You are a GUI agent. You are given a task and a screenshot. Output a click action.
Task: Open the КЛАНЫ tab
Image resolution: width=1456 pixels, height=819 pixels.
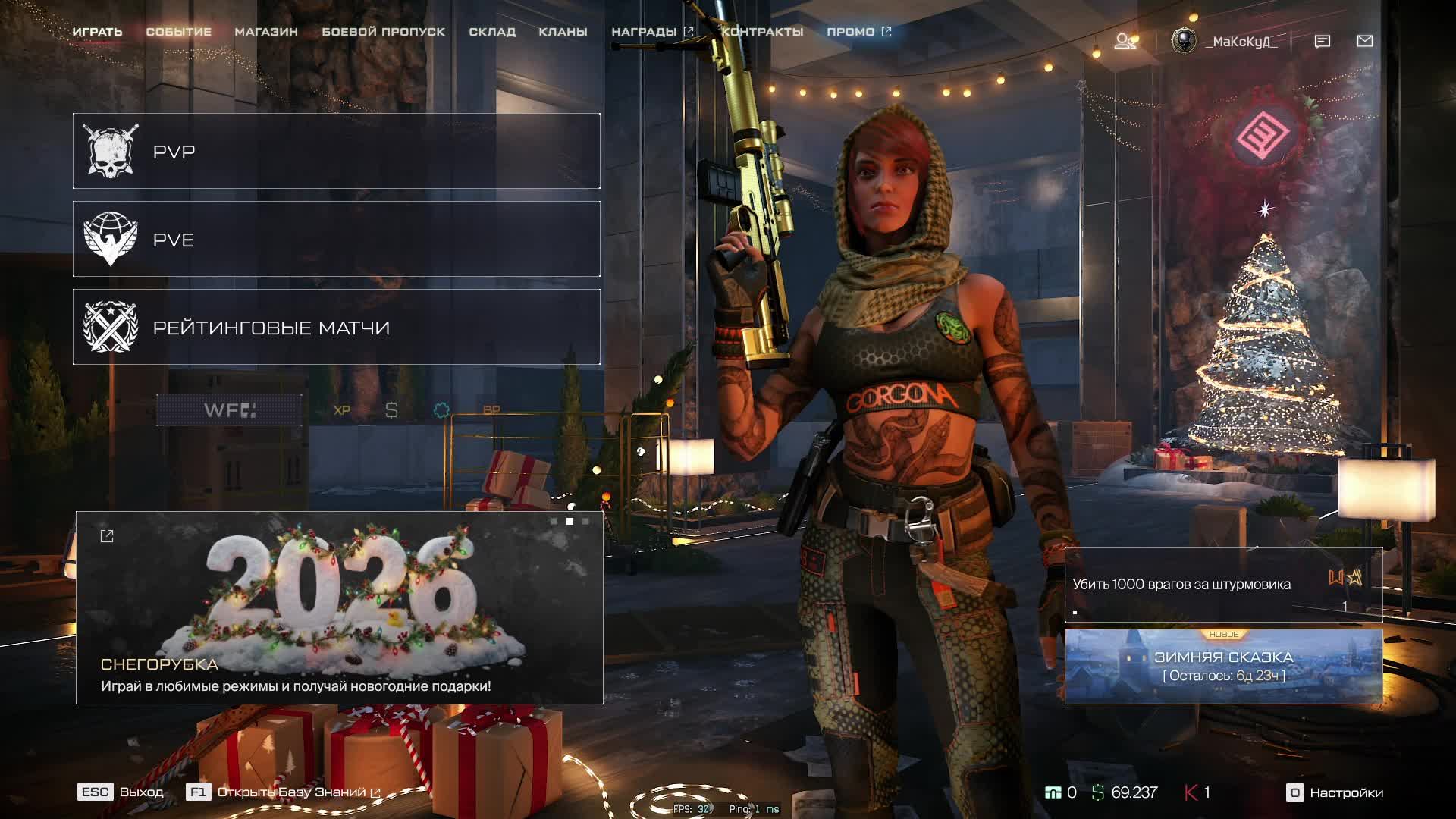coord(563,32)
